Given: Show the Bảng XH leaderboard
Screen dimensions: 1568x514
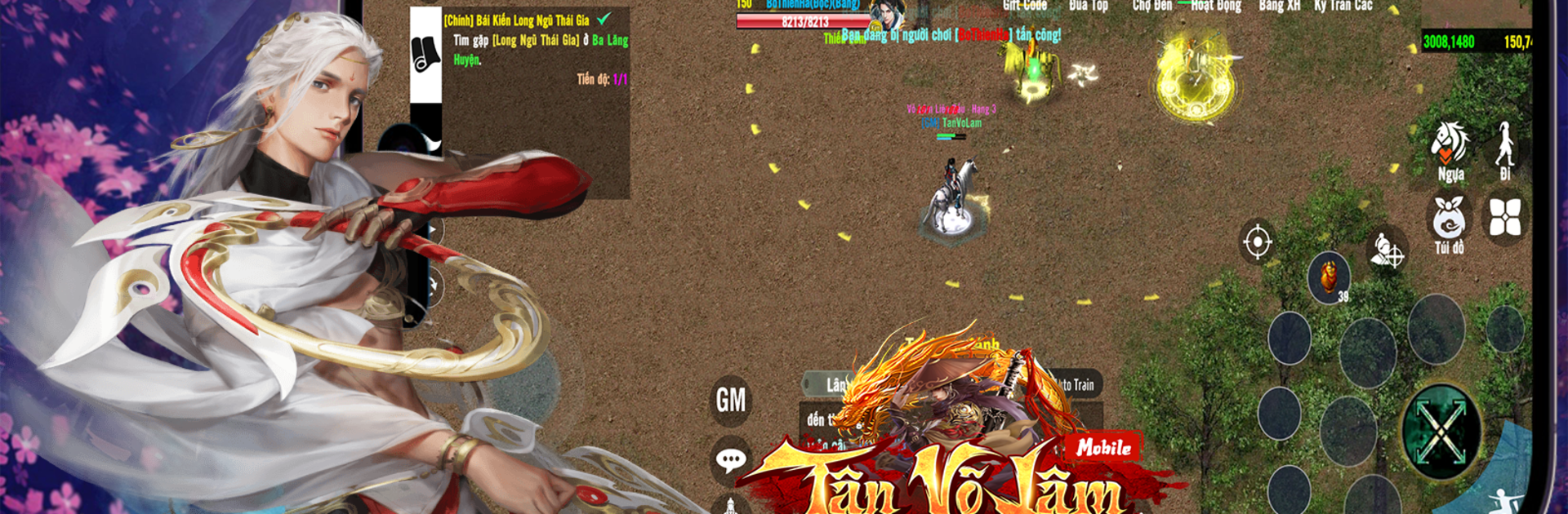Looking at the screenshot, I should coord(1279,6).
